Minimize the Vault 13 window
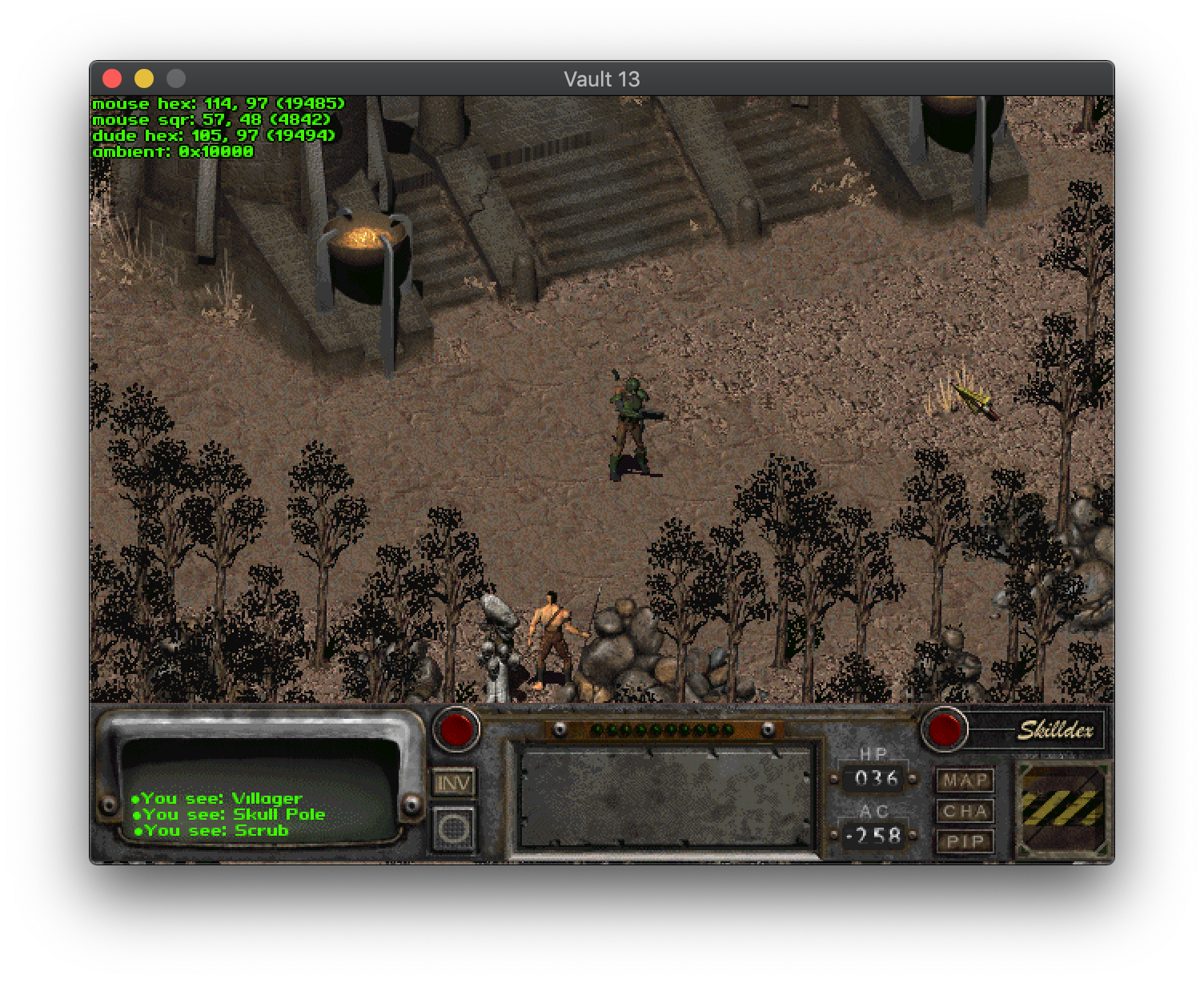Viewport: 1204px width, 983px height. point(144,78)
